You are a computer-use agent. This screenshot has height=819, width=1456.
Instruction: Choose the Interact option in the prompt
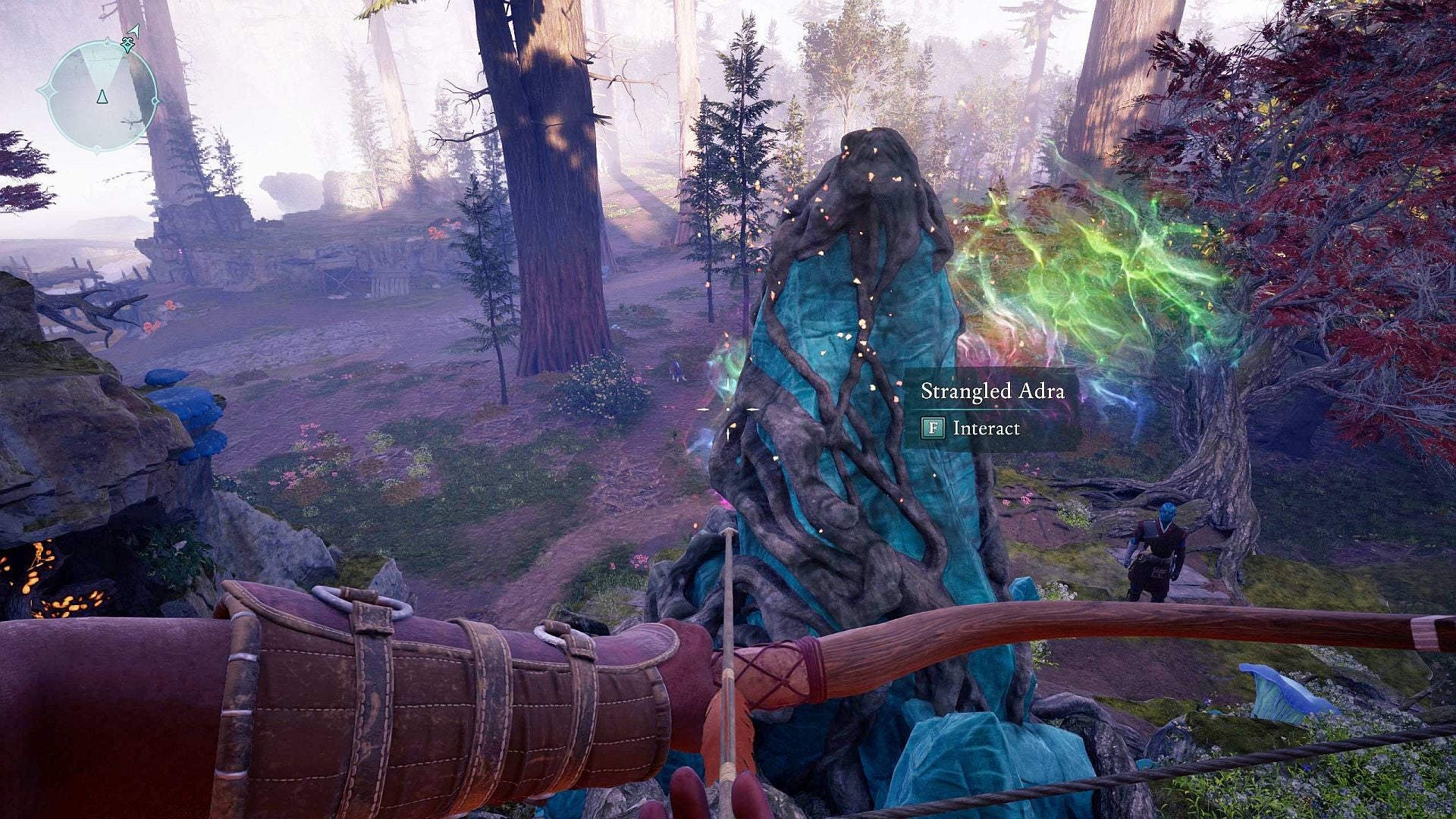pos(987,428)
